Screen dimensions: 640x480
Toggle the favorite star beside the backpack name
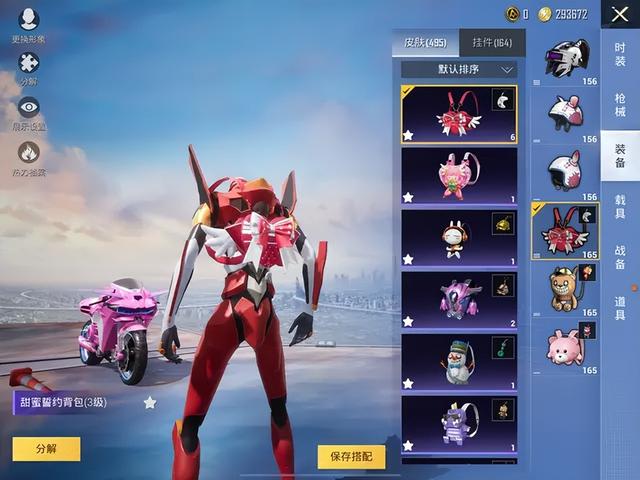(150, 402)
